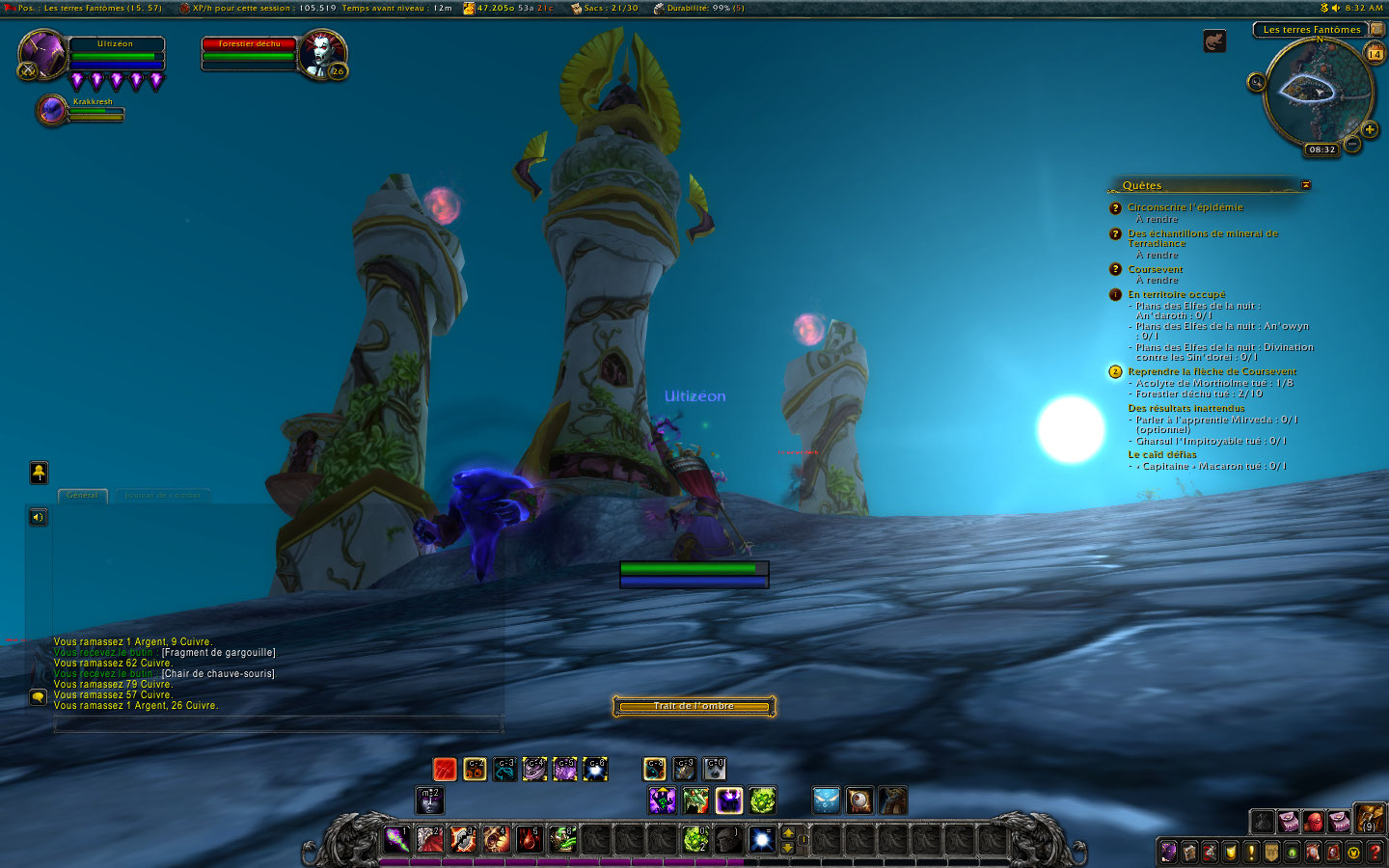
Task: Select quest En territoire occupé
Action: (x=1176, y=294)
